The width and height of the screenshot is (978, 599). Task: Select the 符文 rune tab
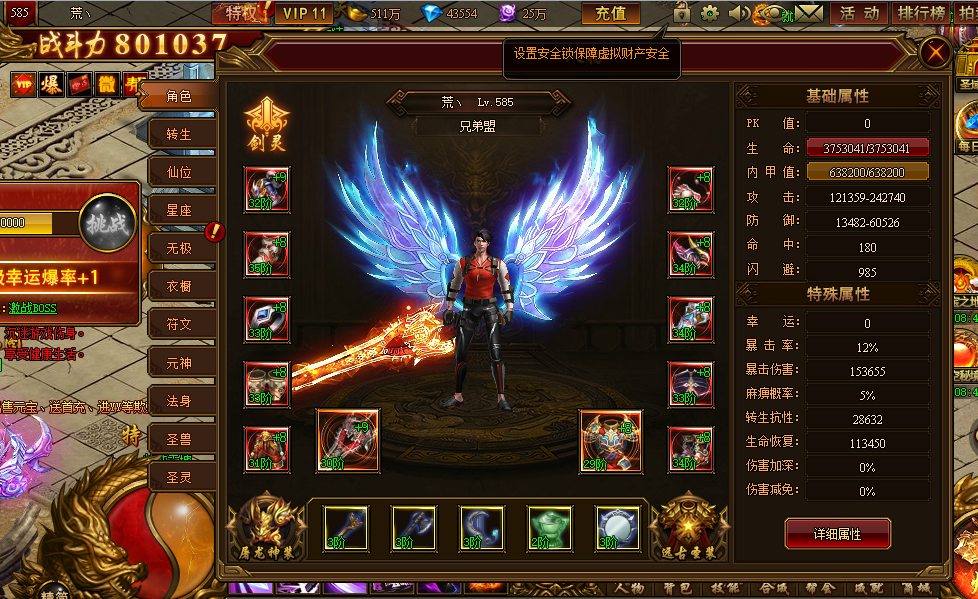(179, 324)
